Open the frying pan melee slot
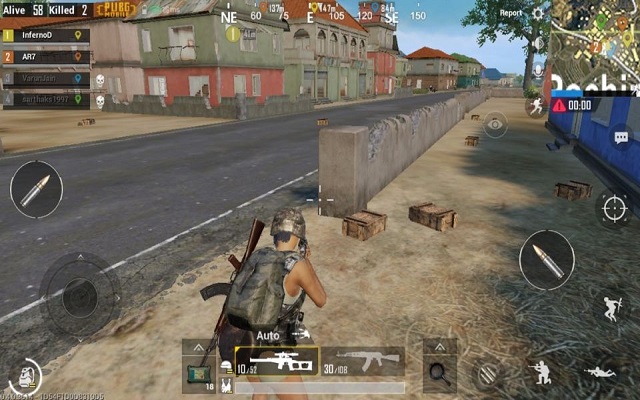The width and height of the screenshot is (640, 400). (439, 371)
